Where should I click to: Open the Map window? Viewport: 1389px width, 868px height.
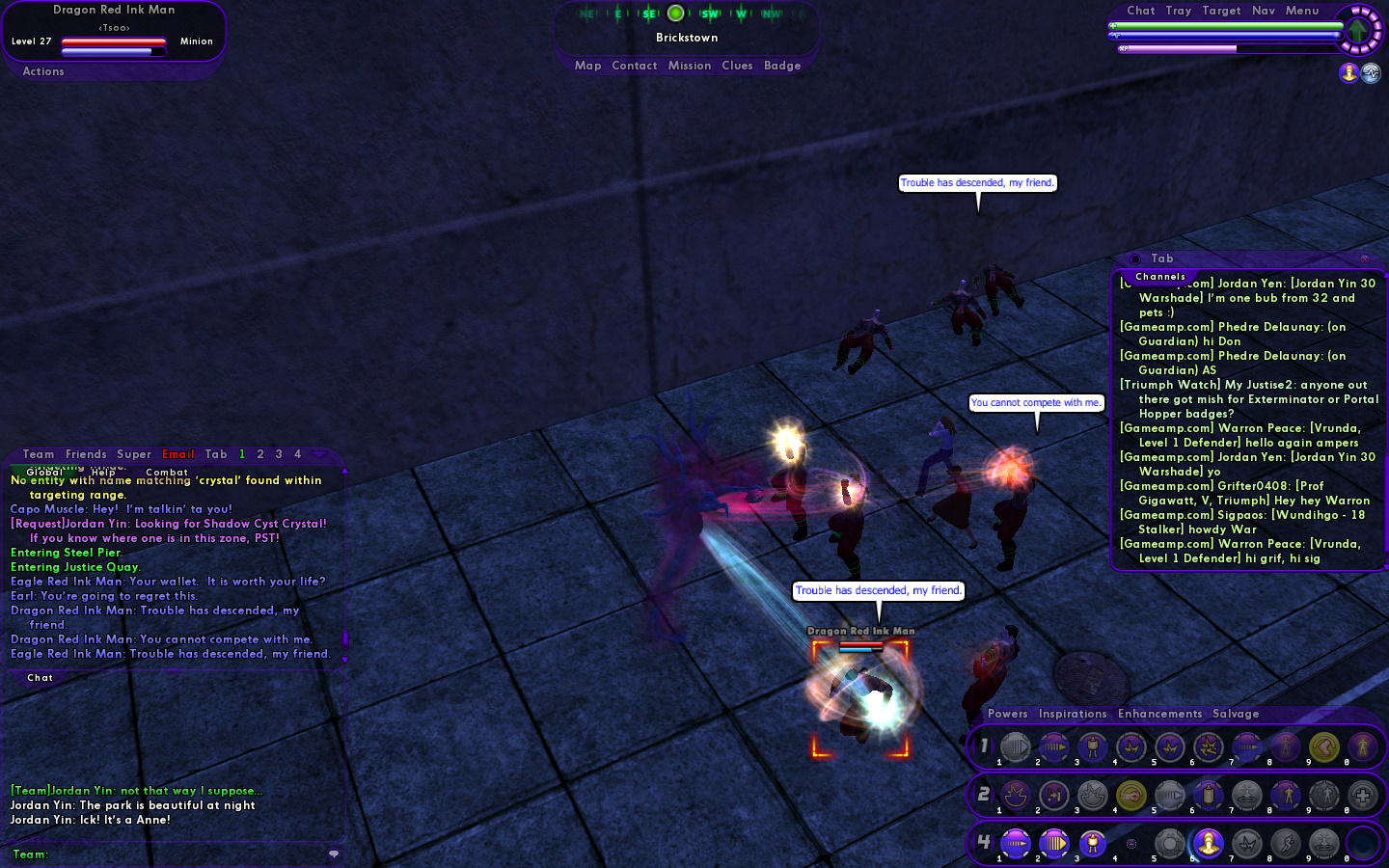pos(587,66)
